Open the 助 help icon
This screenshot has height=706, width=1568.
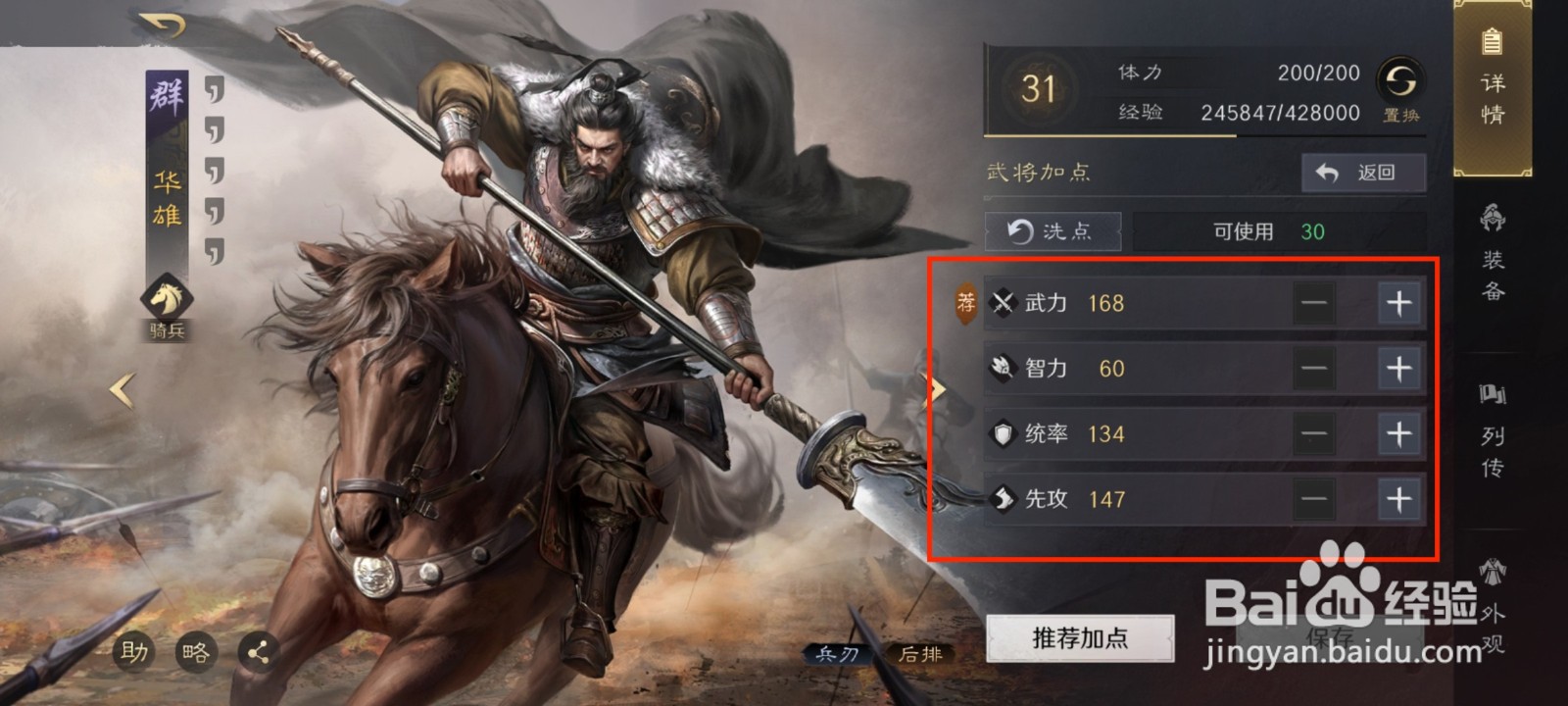pyautogui.click(x=136, y=649)
